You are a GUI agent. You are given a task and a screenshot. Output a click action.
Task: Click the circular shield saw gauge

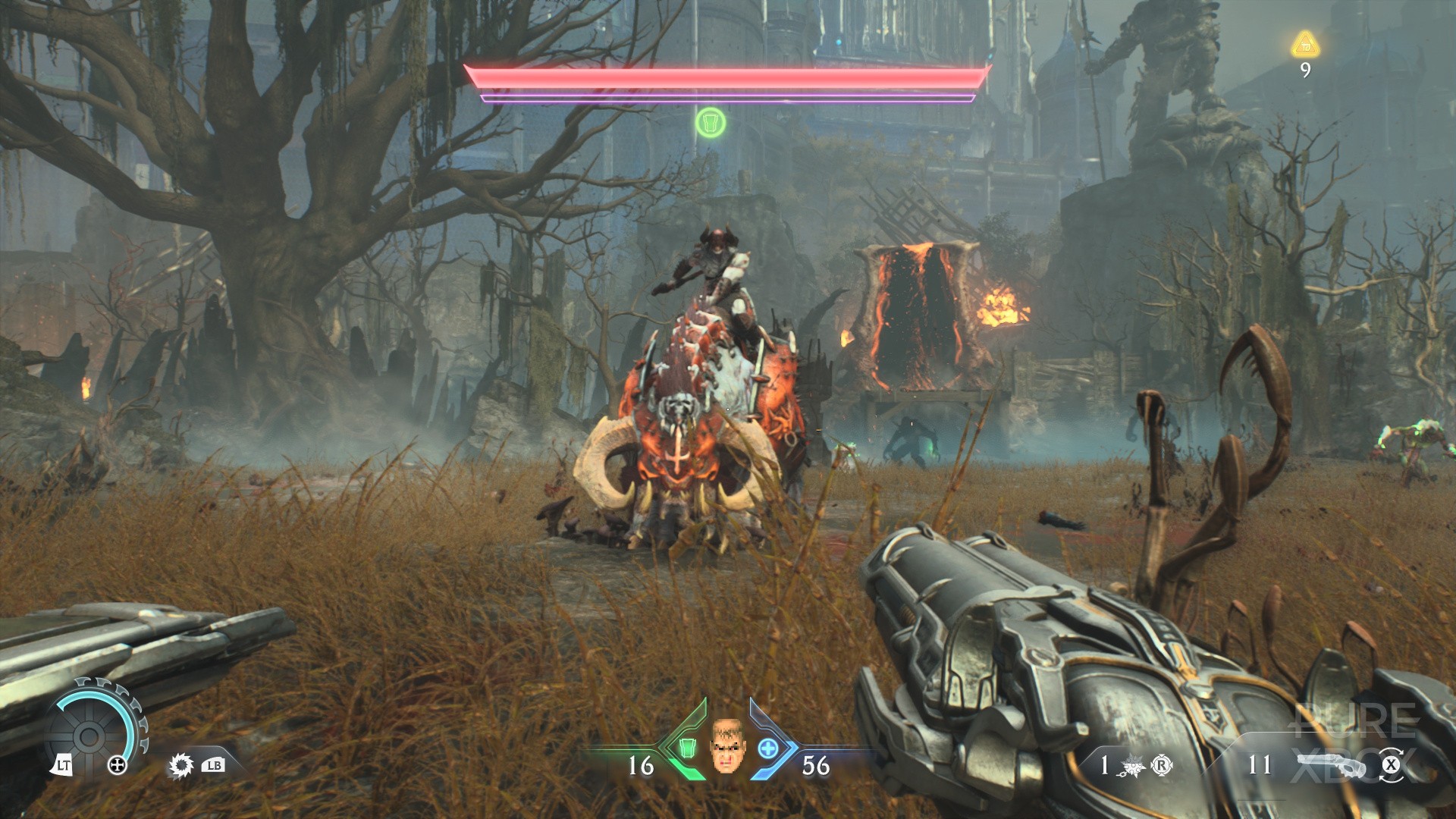[x=89, y=734]
